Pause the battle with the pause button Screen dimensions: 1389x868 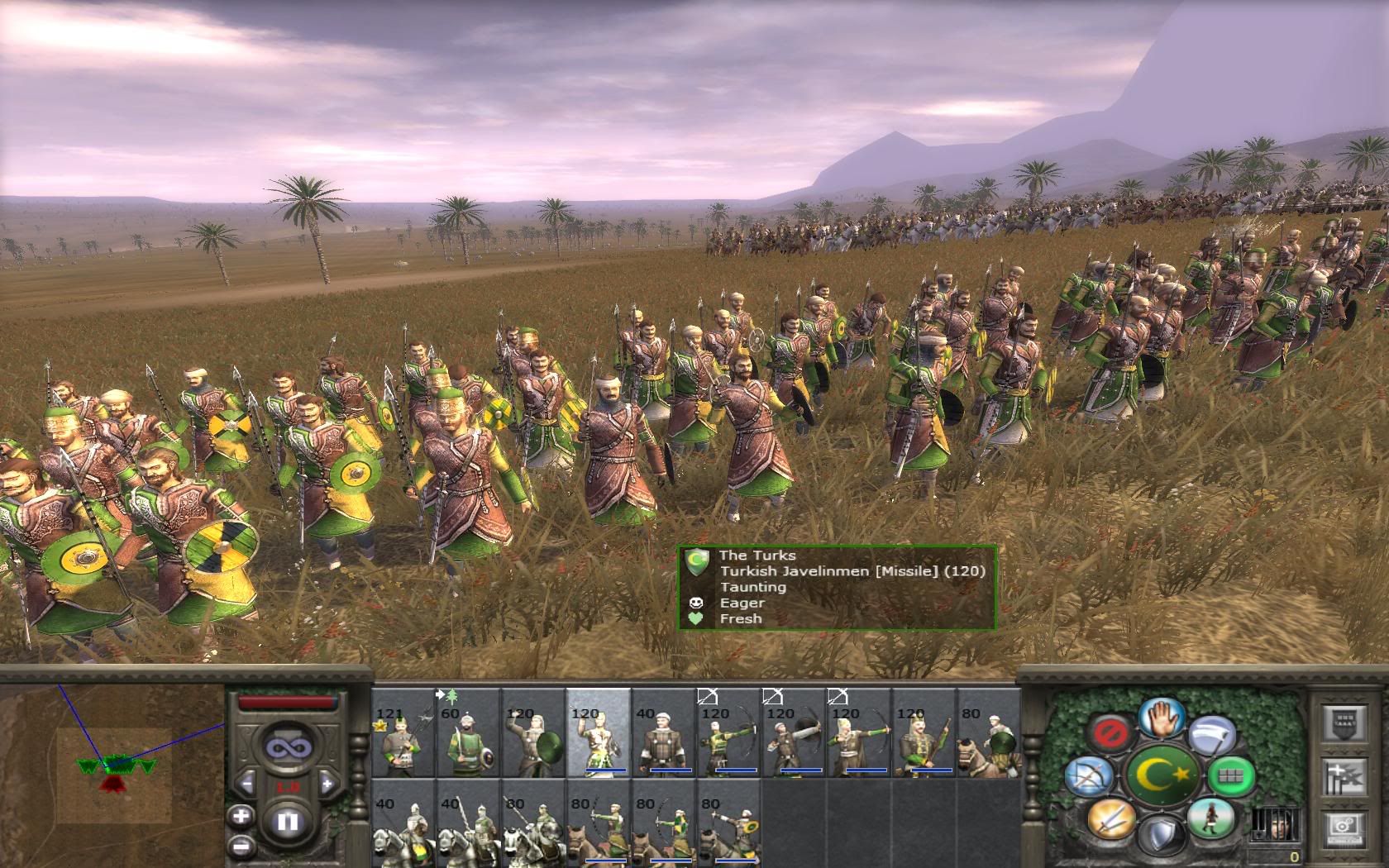[288, 821]
